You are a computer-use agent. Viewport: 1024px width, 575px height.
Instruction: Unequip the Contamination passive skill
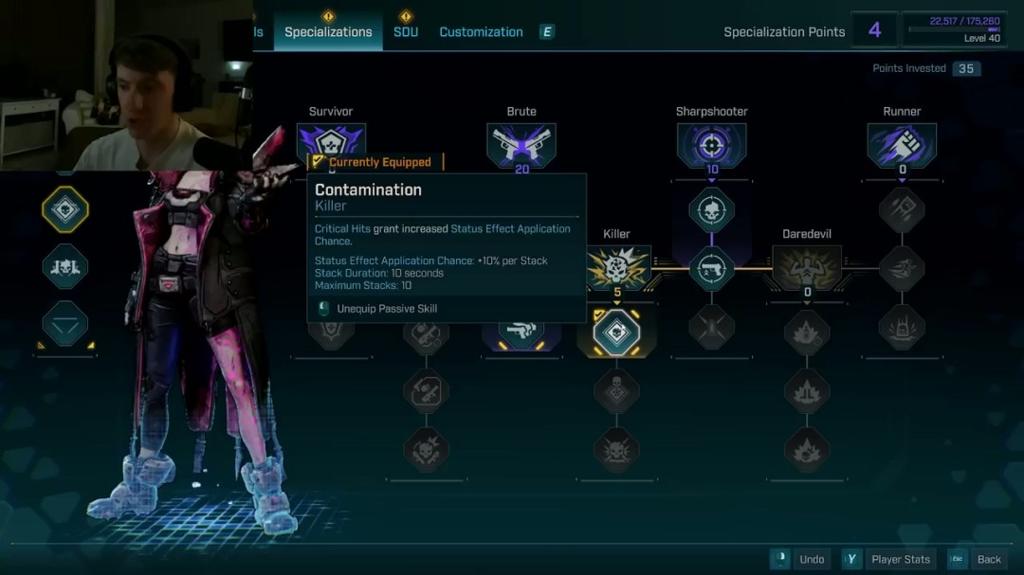click(x=386, y=309)
